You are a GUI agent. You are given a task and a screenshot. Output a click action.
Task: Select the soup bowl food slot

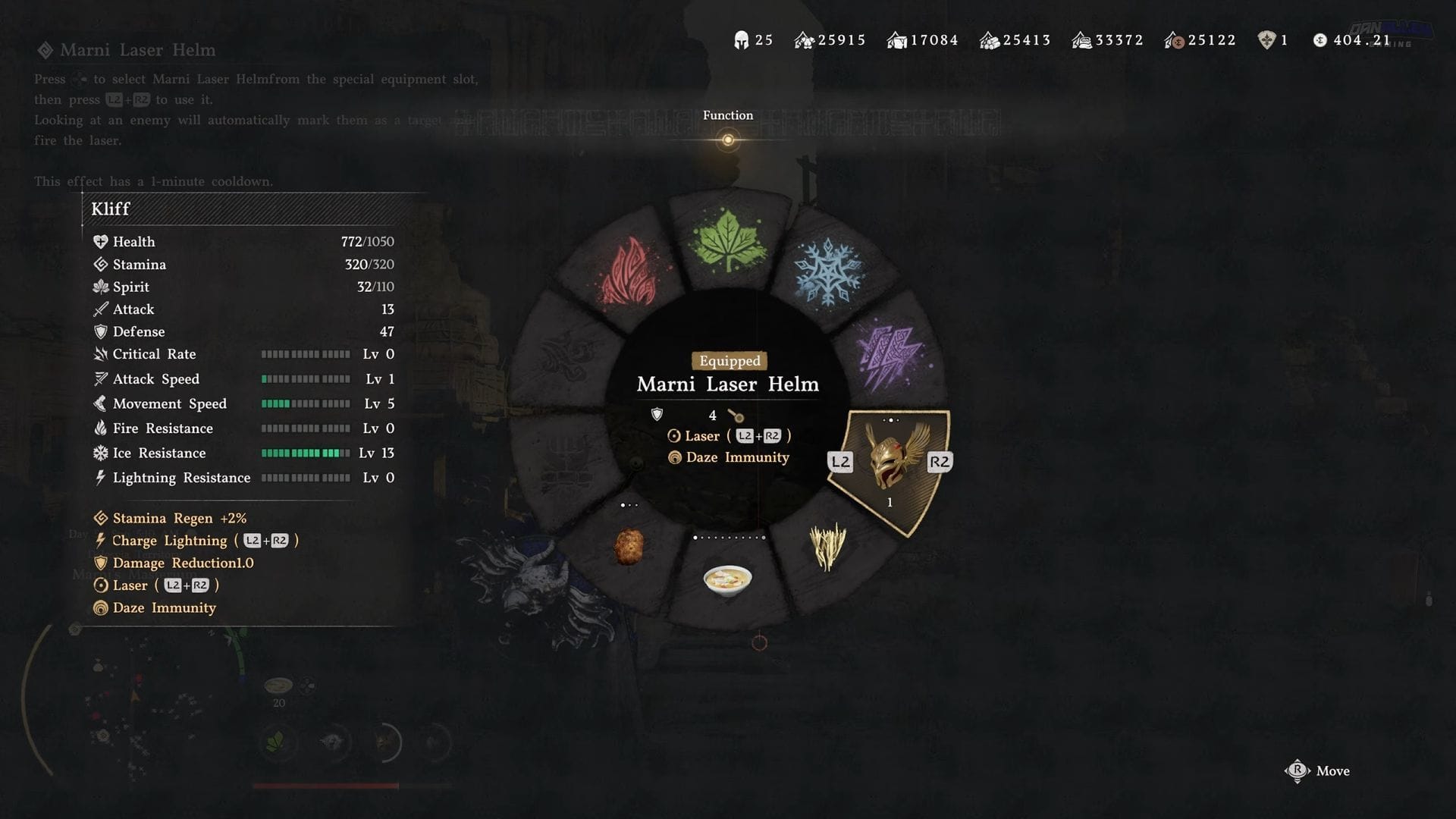tap(727, 580)
